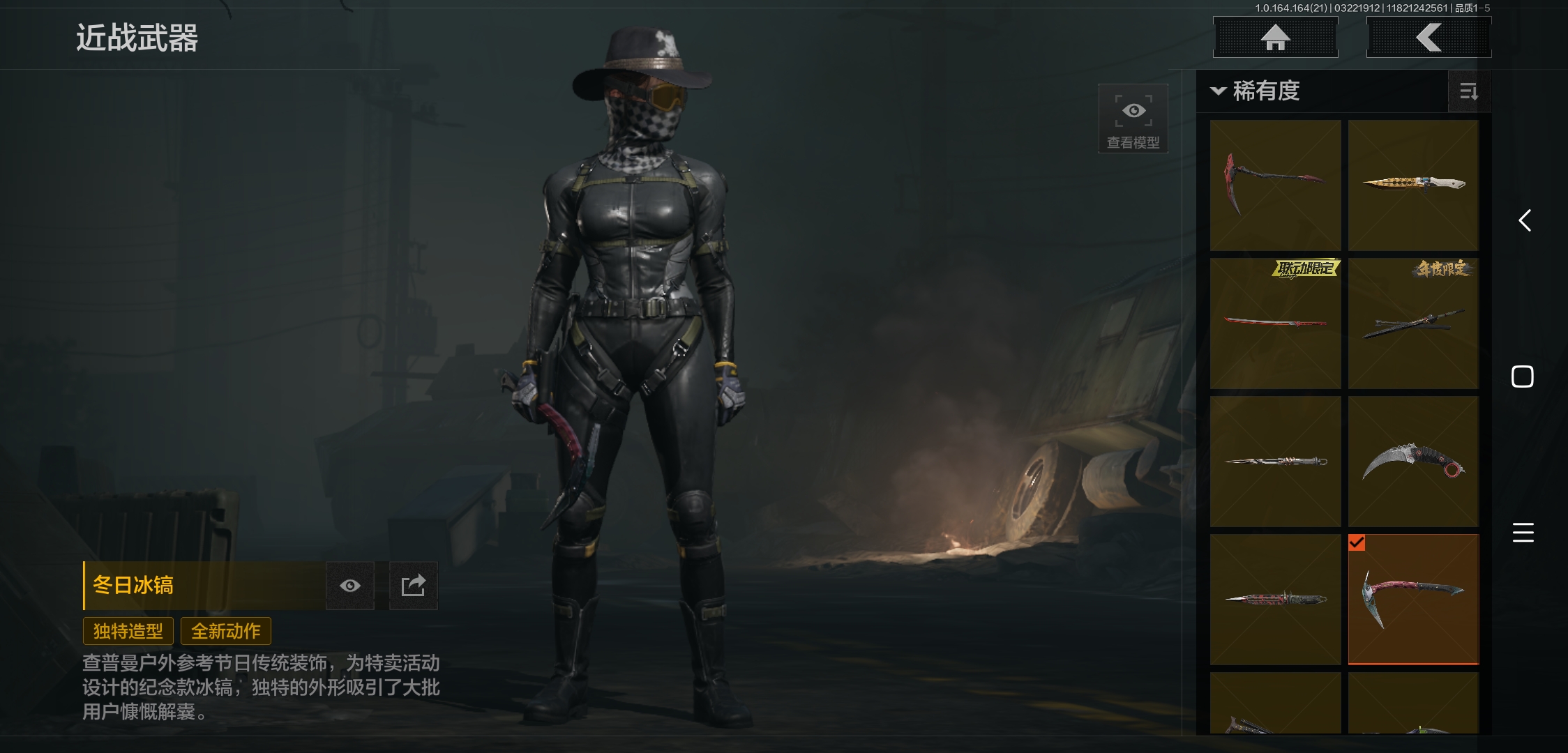Select the 联动限定 red katana
Screen dimensions: 1568x753
pos(1275,323)
